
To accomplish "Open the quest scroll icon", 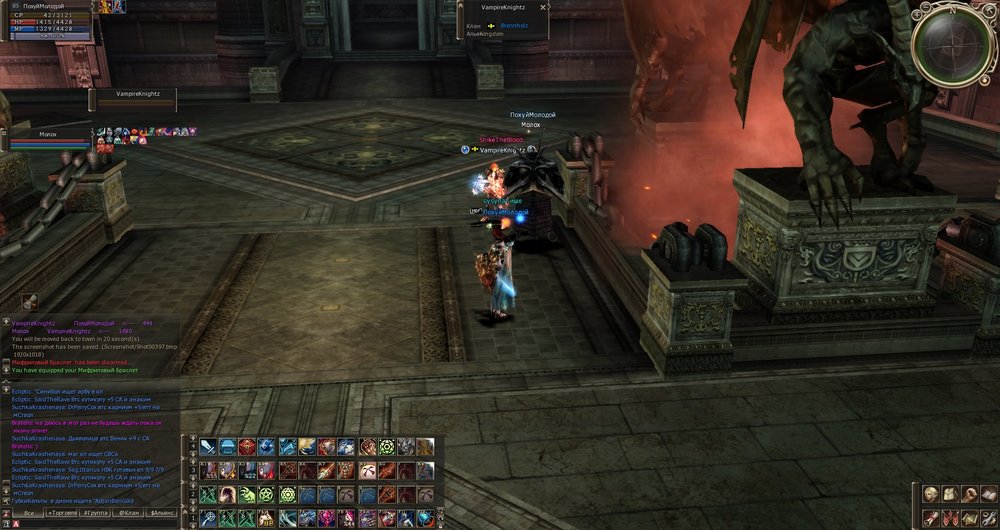I will [931, 517].
